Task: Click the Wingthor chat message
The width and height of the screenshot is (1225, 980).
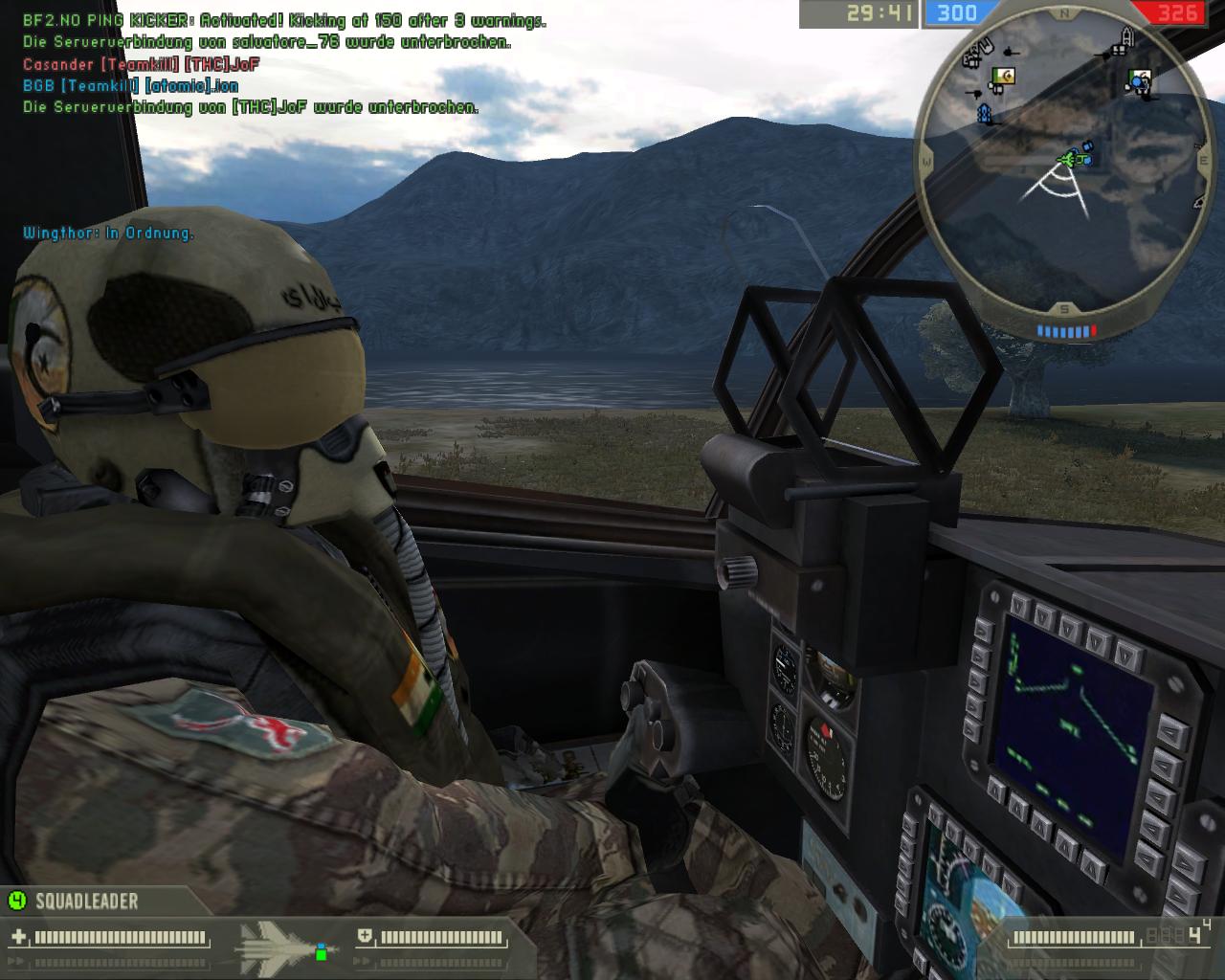Action: coord(108,233)
